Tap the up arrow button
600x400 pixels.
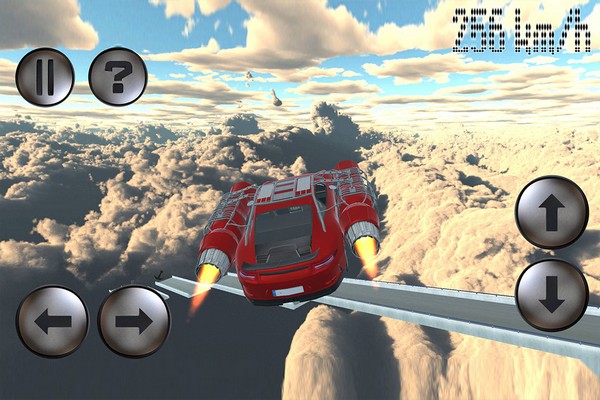coord(551,212)
